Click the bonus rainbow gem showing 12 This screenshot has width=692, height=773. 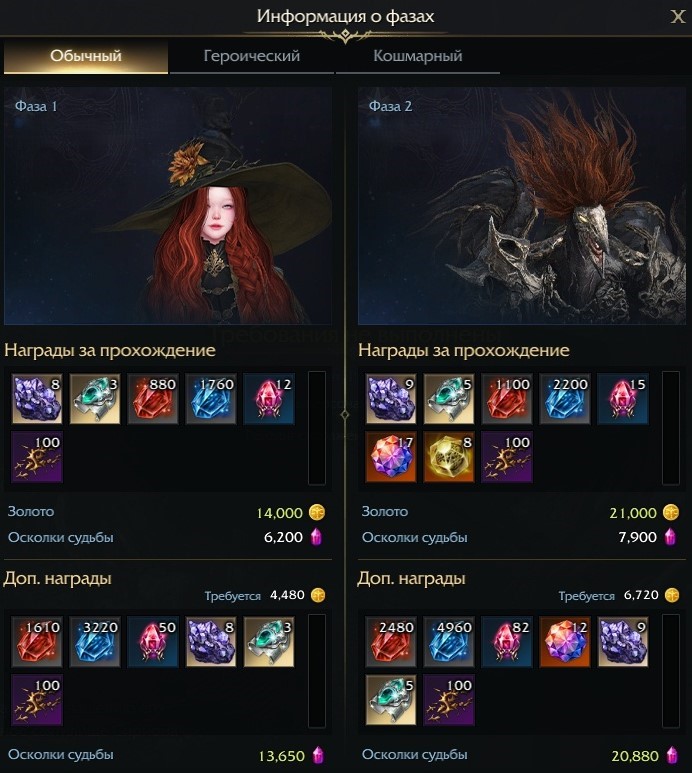[563, 641]
